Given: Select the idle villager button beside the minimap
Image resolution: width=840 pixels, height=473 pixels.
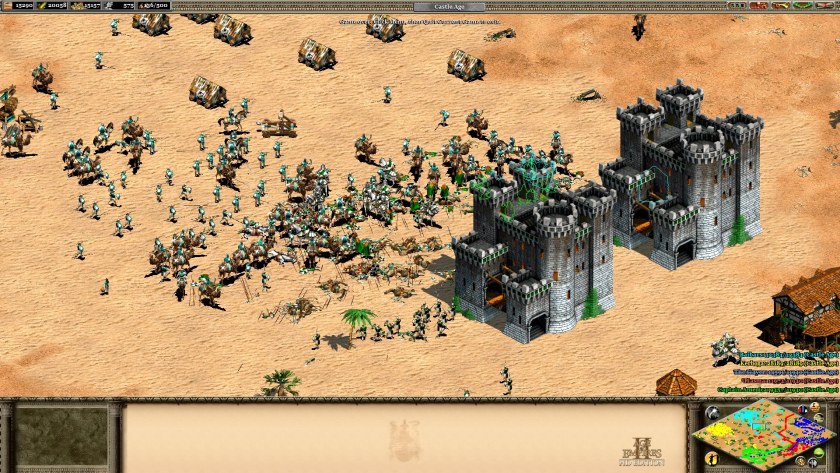Looking at the screenshot, I should (x=710, y=458).
